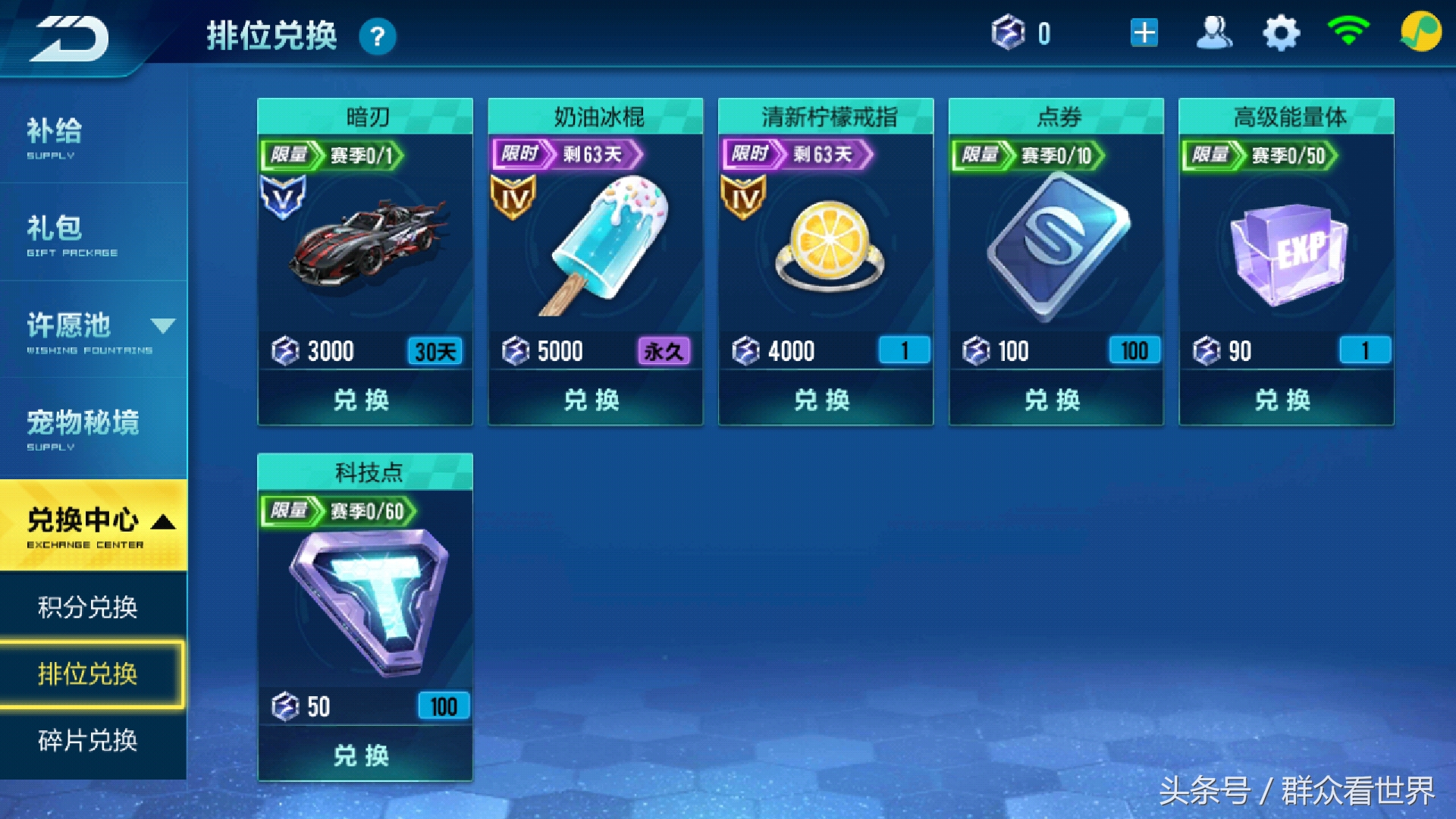Exchange for the 暗刃 car
Image resolution: width=1456 pixels, height=819 pixels.
pyautogui.click(x=362, y=400)
